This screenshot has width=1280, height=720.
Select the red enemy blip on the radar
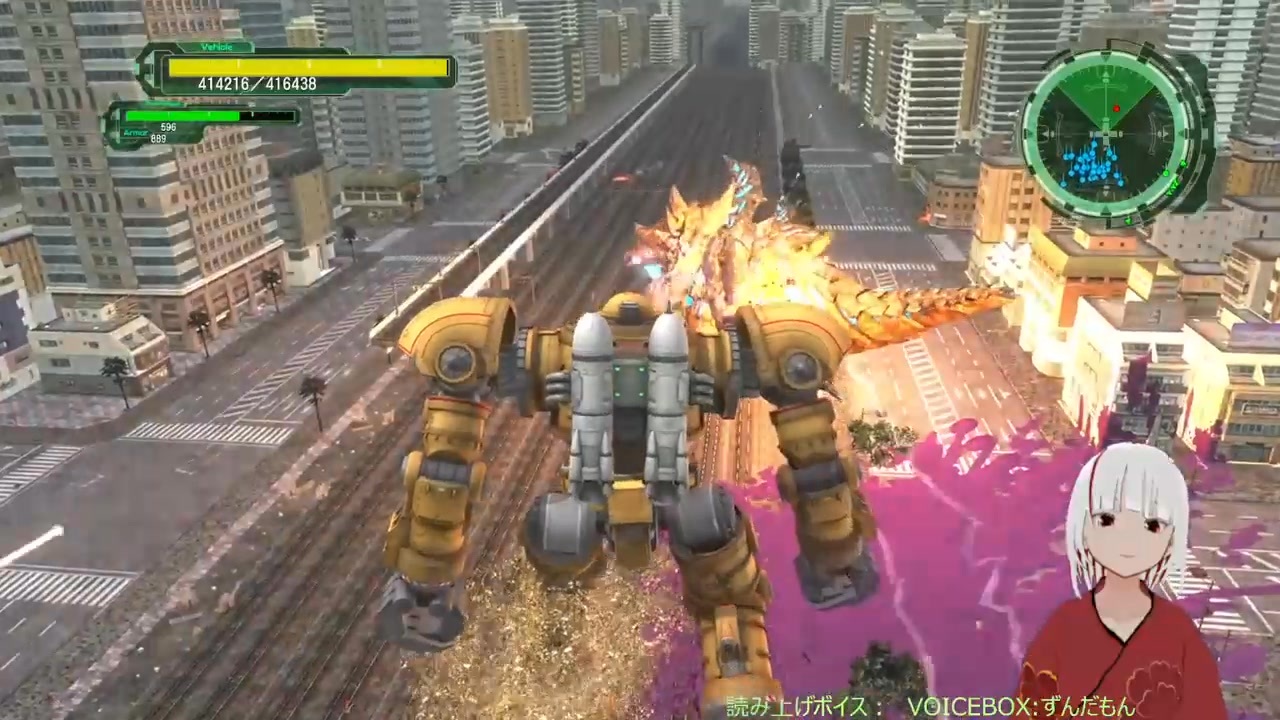click(1116, 108)
